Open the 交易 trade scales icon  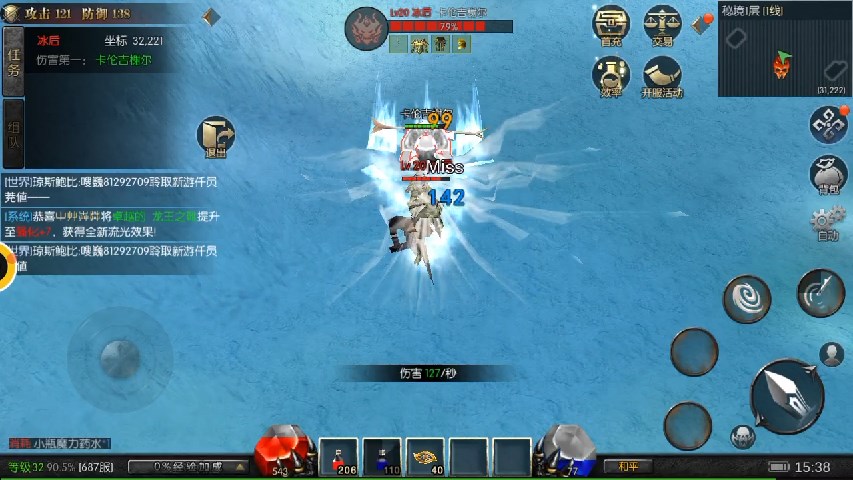(662, 25)
